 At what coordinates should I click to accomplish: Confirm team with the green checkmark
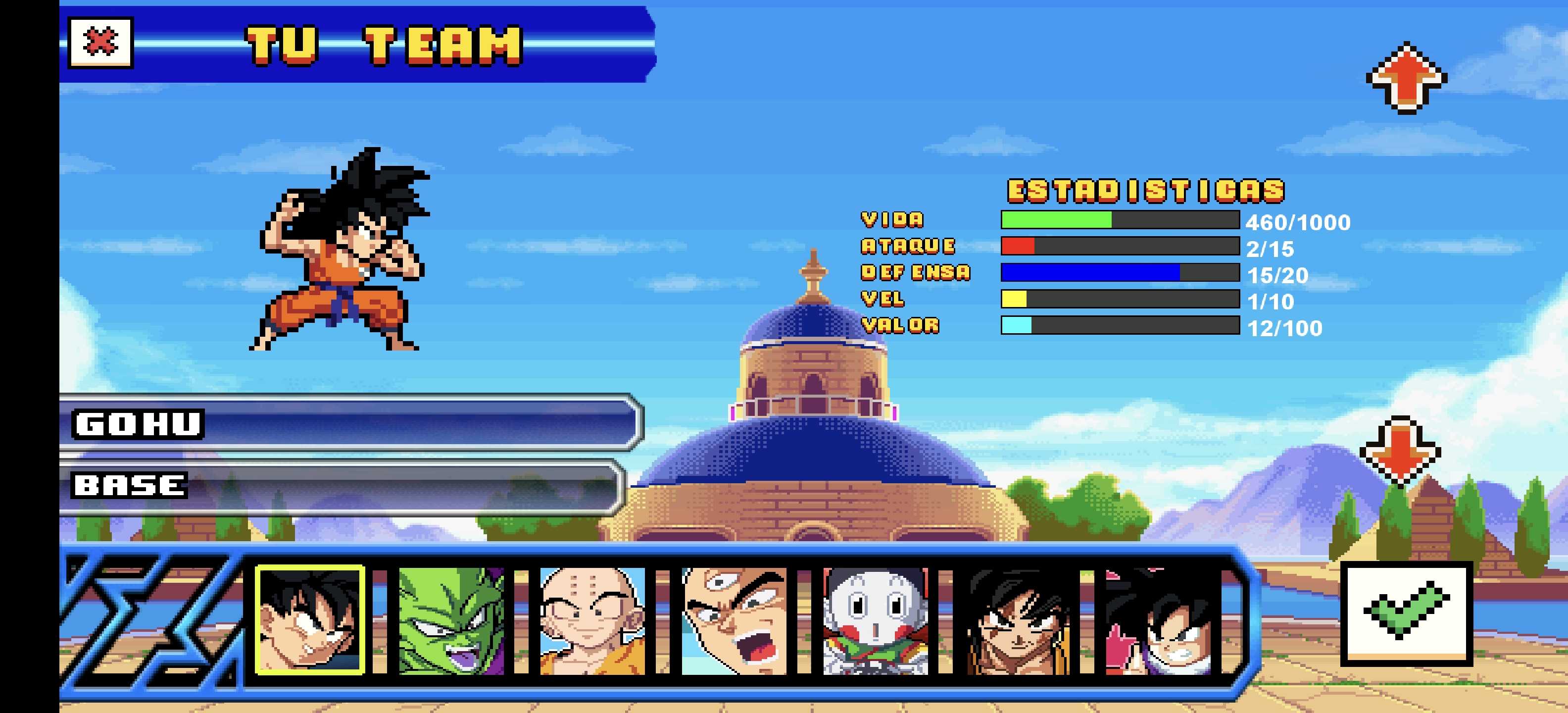pyautogui.click(x=1407, y=613)
